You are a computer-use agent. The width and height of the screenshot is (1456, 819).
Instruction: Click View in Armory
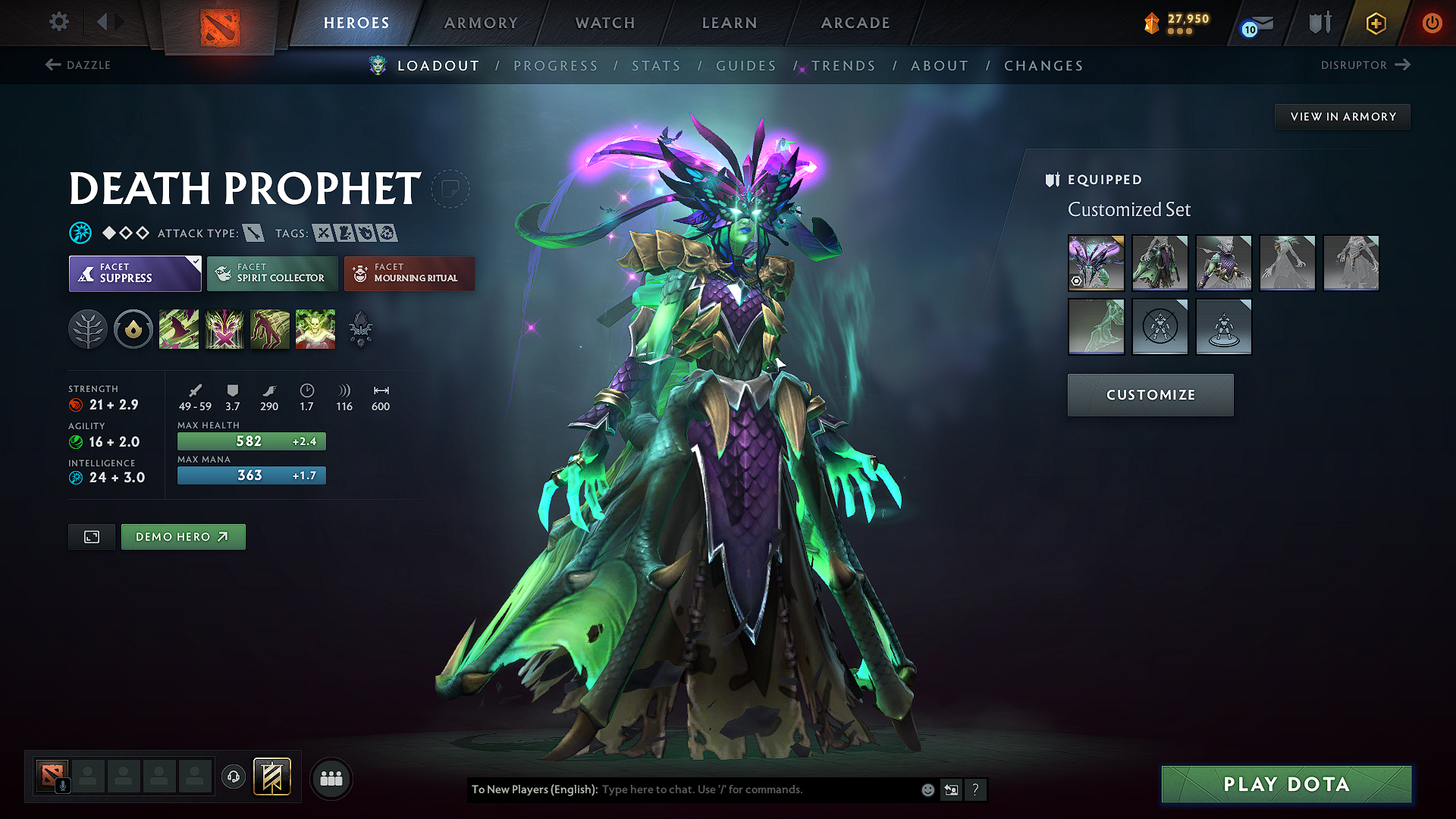coord(1343,117)
